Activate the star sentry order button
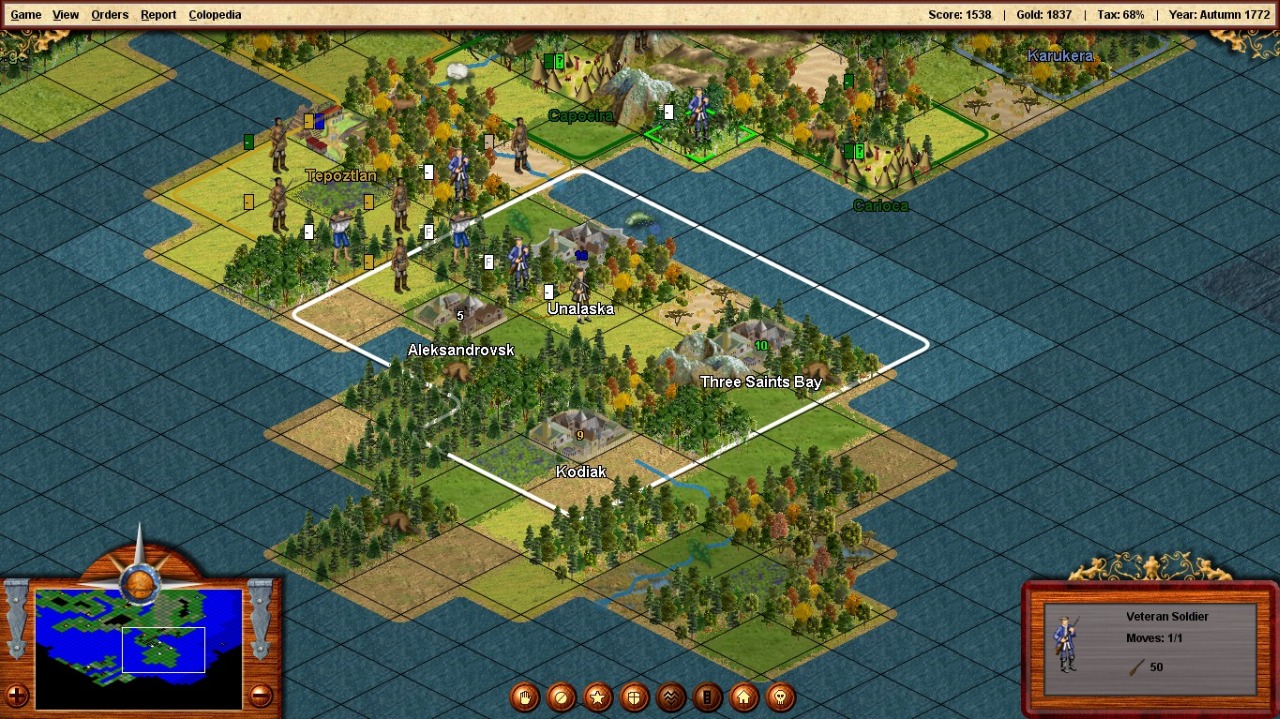Viewport: 1280px width, 719px height. (x=598, y=697)
